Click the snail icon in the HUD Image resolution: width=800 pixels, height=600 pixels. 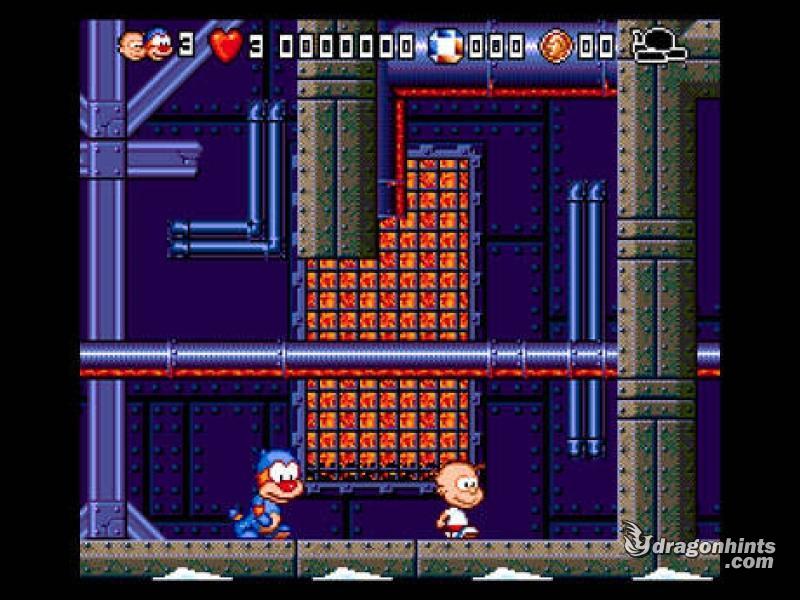click(x=659, y=44)
